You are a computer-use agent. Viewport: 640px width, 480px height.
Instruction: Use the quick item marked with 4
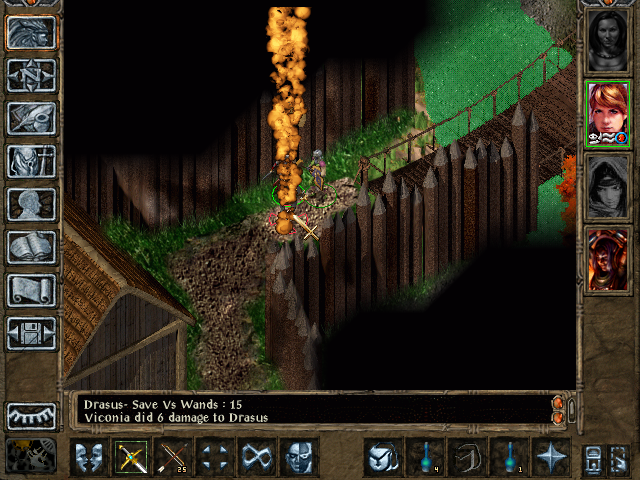pyautogui.click(x=425, y=456)
